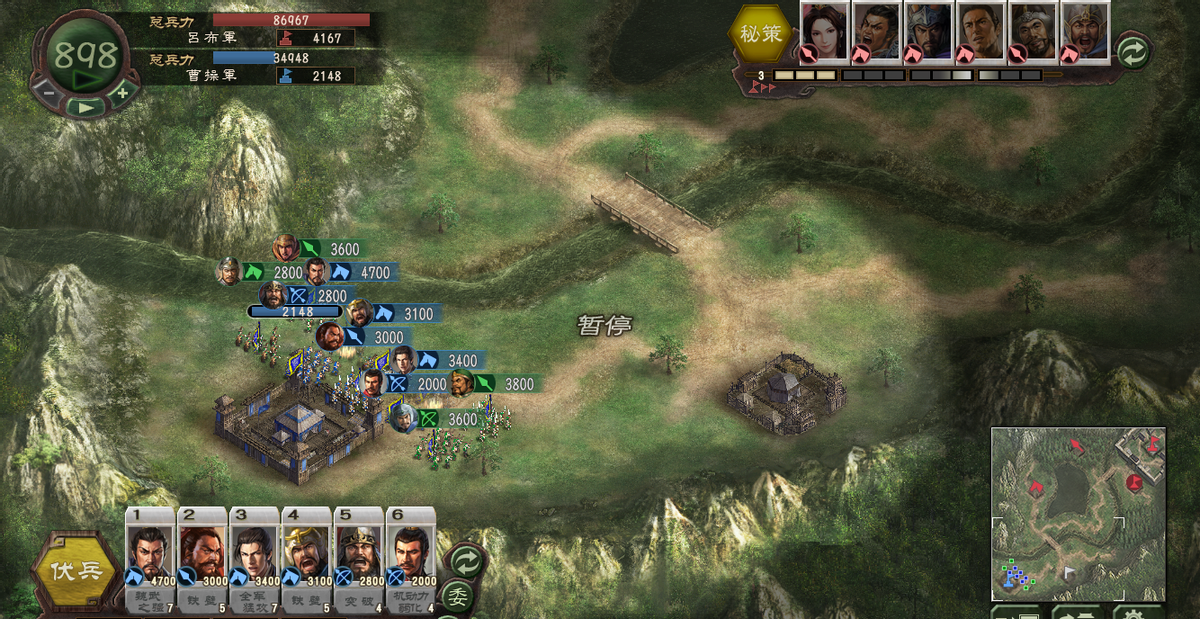Image resolution: width=1200 pixels, height=619 pixels.
Task: Resume battle with the play button
Action: coord(87,105)
